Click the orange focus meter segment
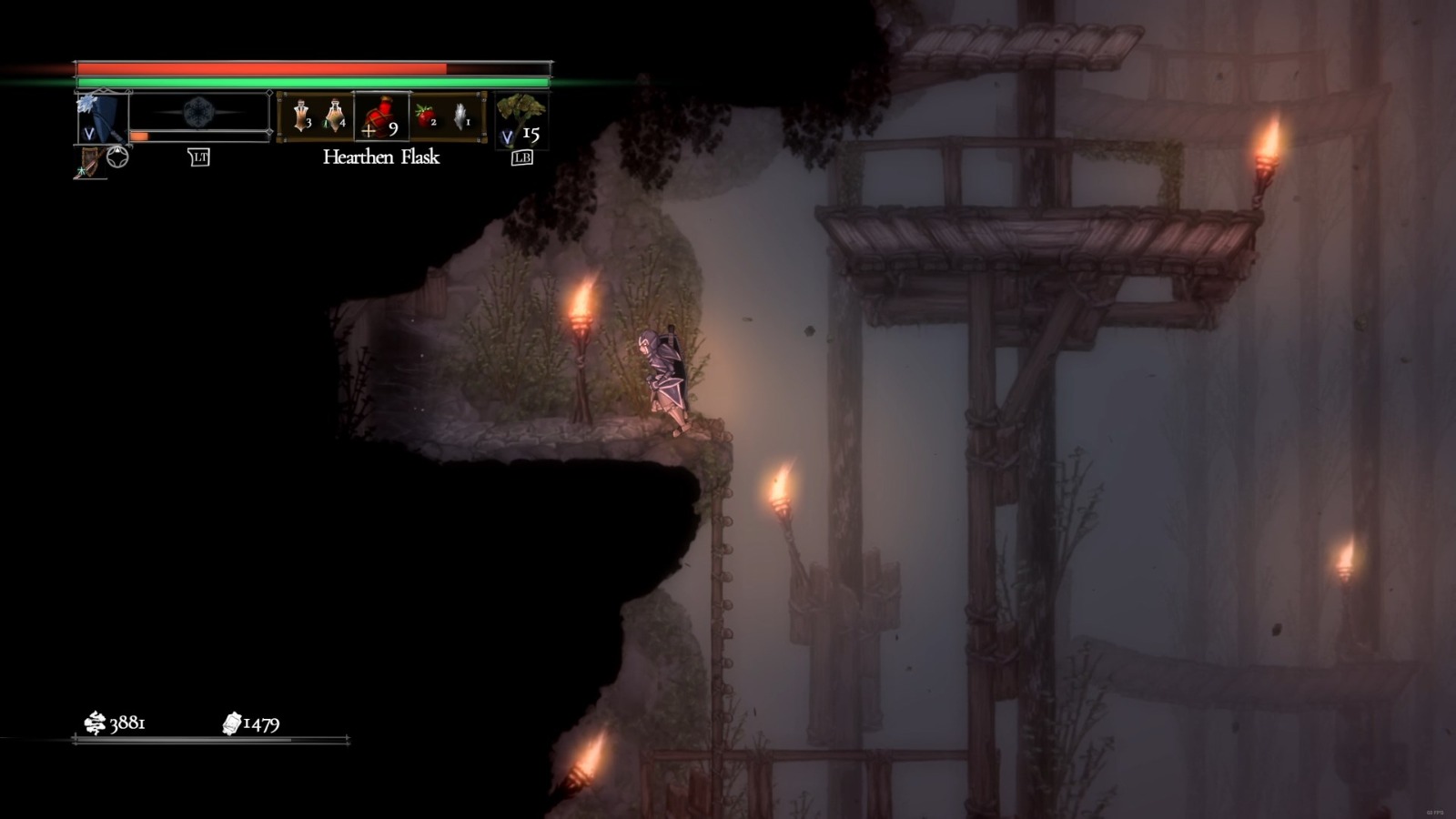Screen dimensions: 1456x819 coord(138,135)
